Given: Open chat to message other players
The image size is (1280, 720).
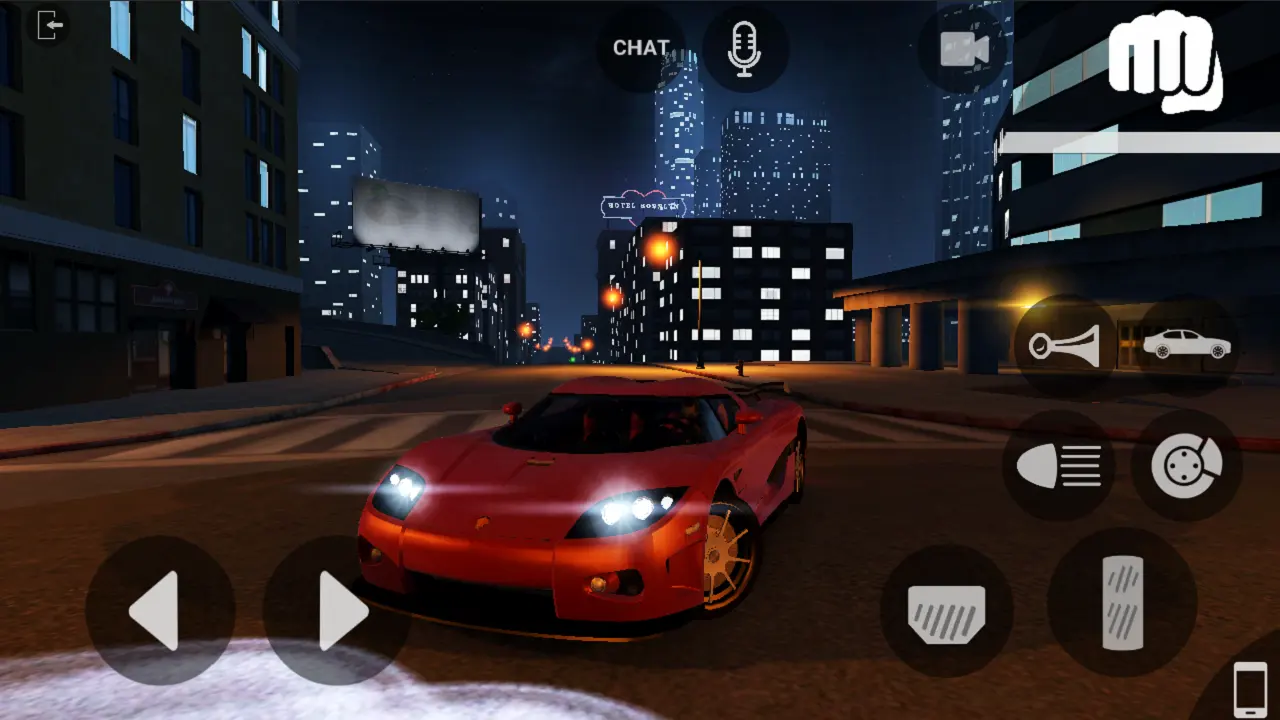Looking at the screenshot, I should pyautogui.click(x=641, y=46).
